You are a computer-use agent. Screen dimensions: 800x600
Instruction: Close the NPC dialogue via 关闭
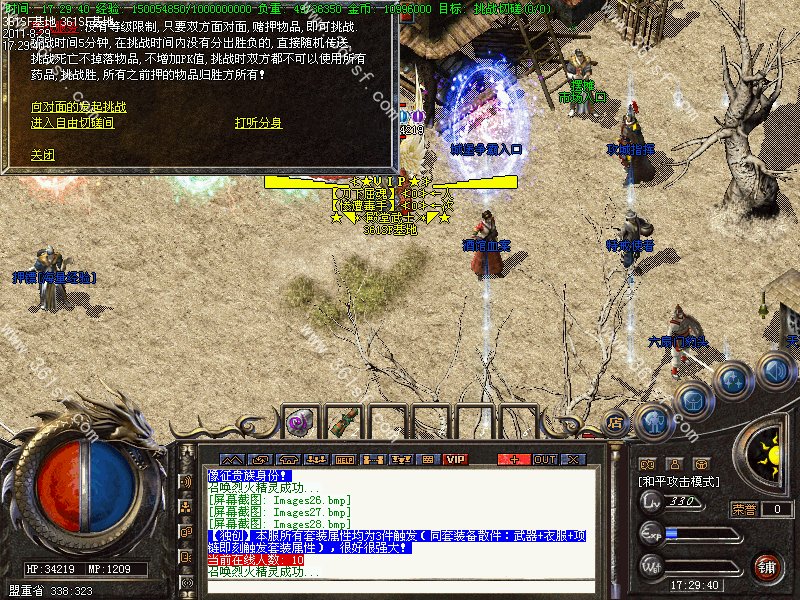(43, 155)
